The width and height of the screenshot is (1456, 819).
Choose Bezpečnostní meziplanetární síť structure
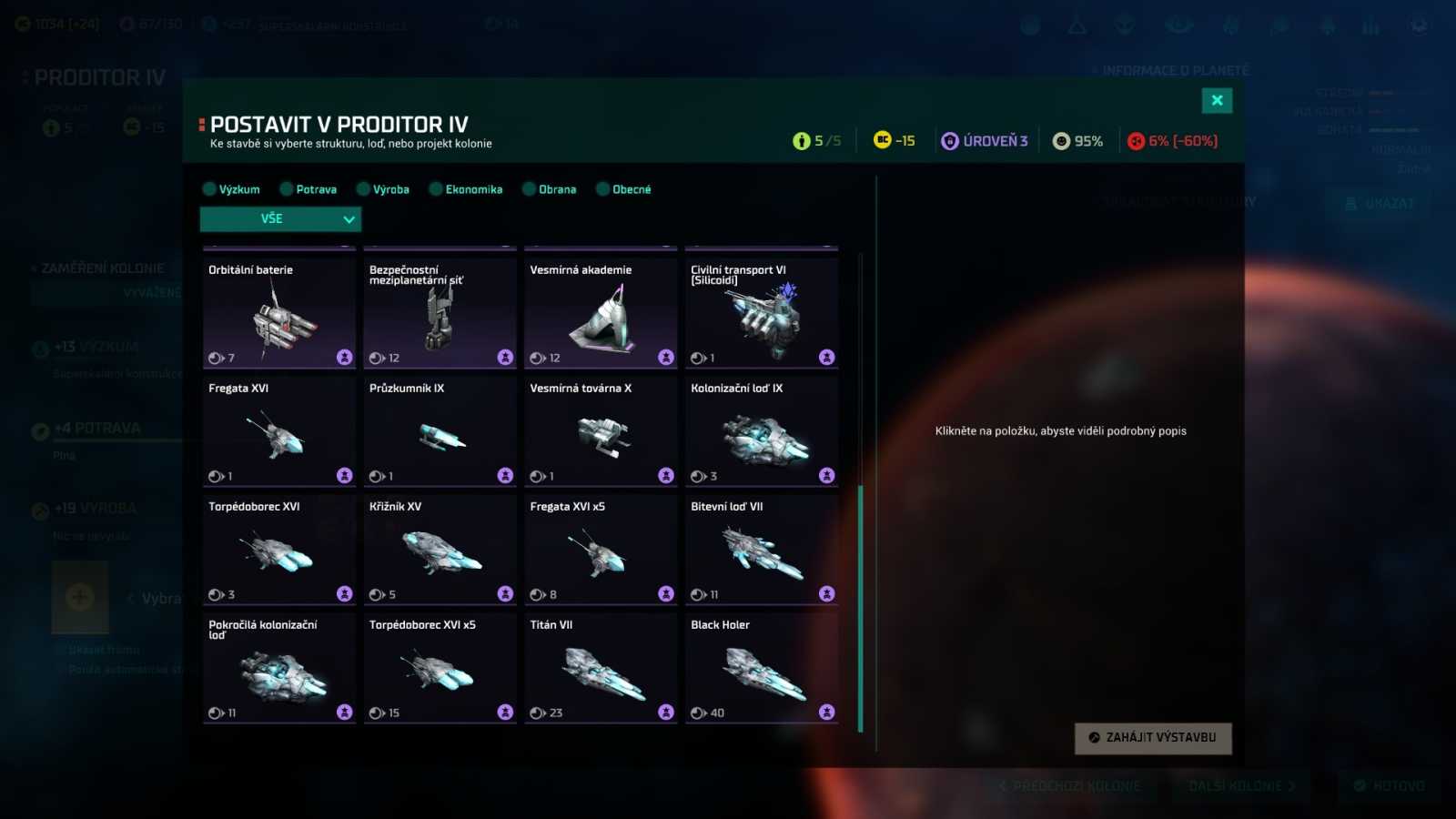click(440, 313)
